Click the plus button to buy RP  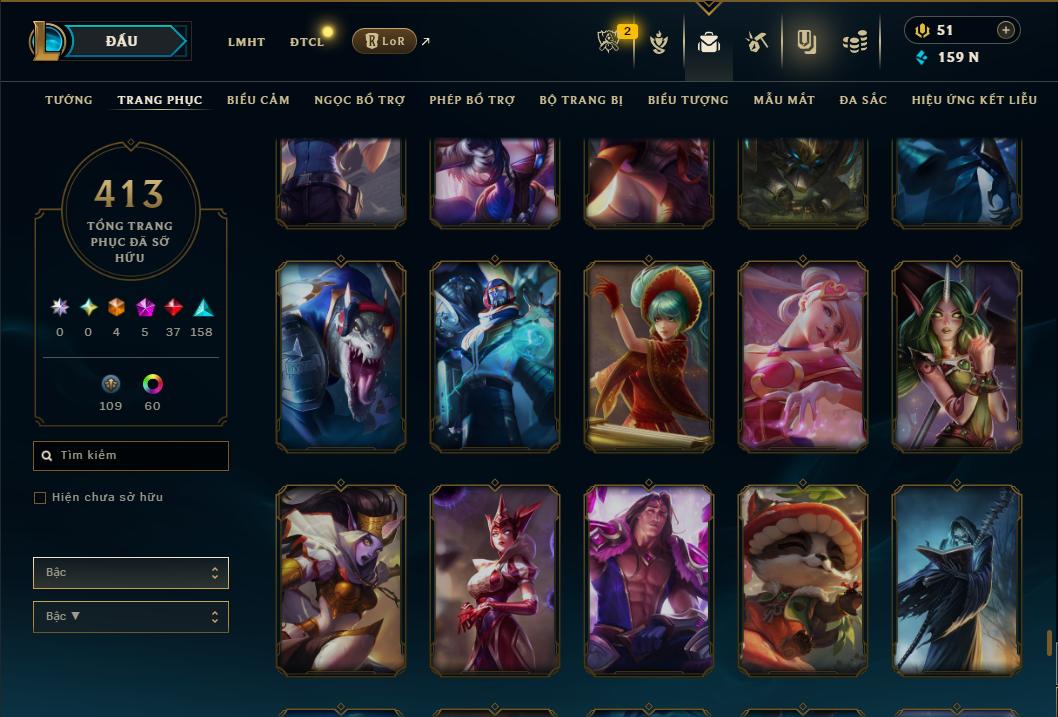(x=1005, y=31)
